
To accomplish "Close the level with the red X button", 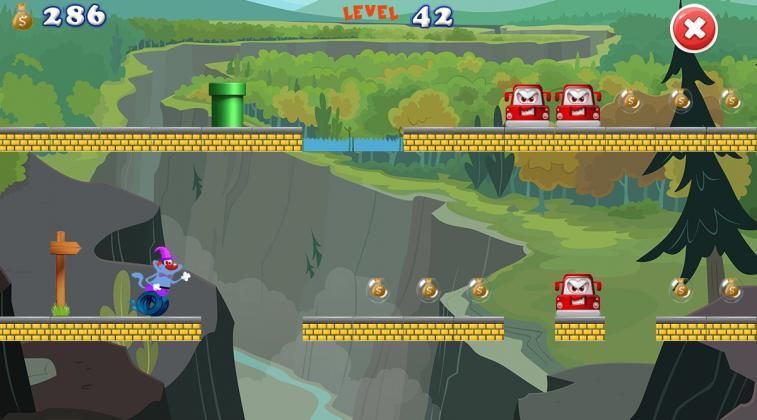I will click(693, 29).
